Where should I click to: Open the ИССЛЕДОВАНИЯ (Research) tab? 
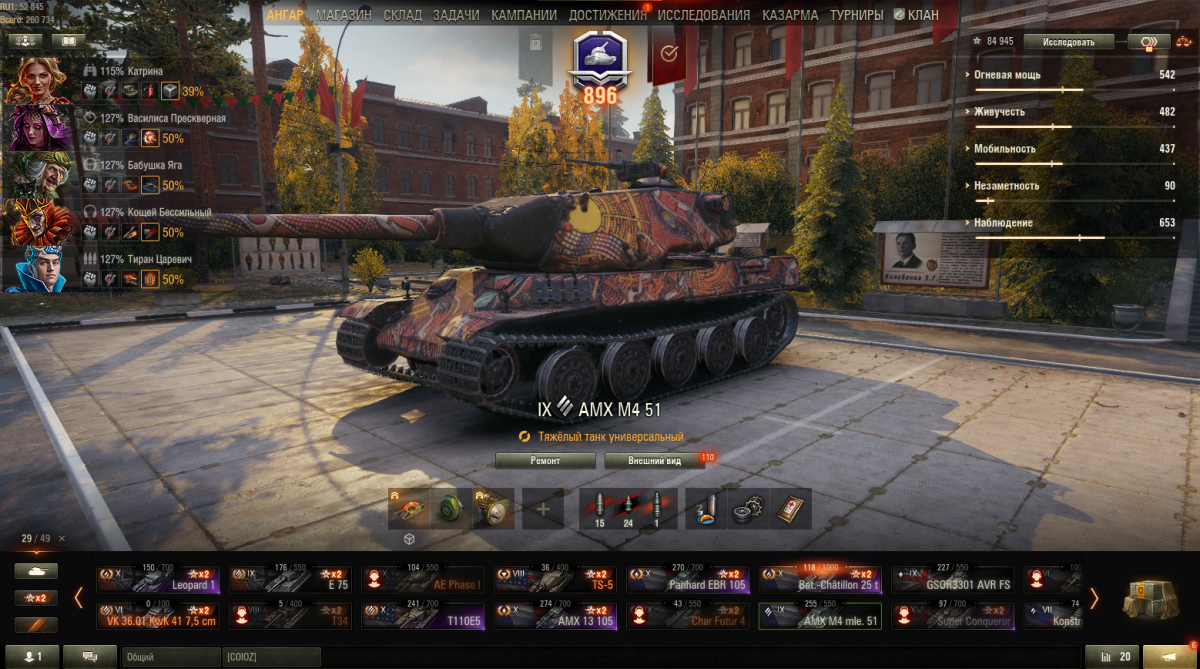[x=703, y=15]
